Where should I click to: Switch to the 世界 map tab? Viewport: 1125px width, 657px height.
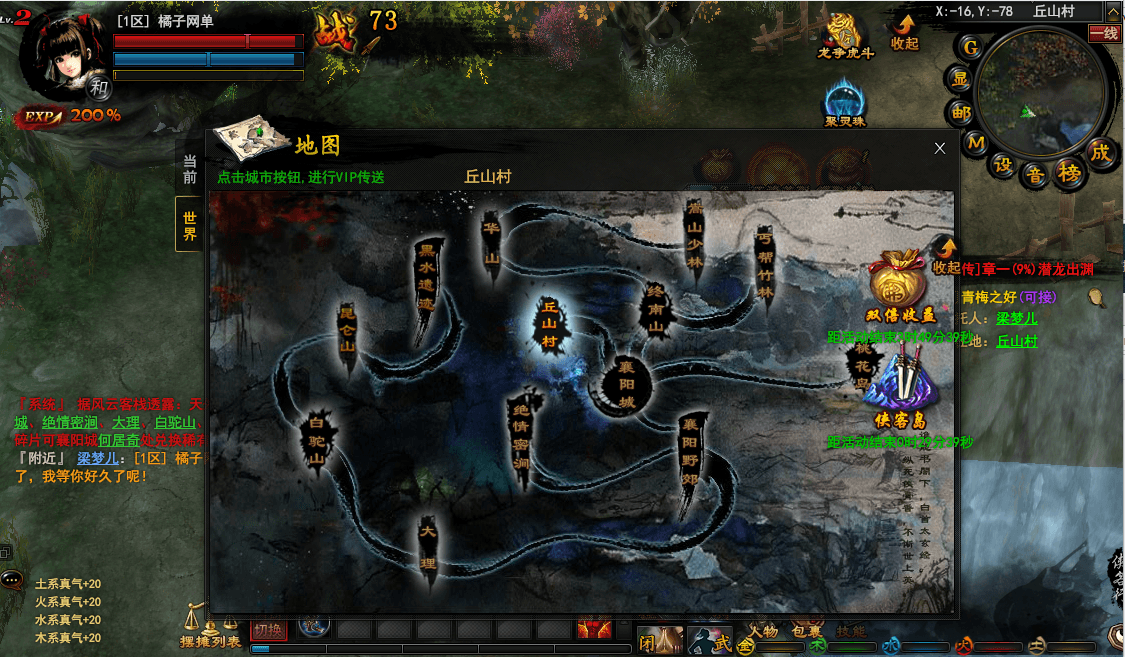coord(189,225)
